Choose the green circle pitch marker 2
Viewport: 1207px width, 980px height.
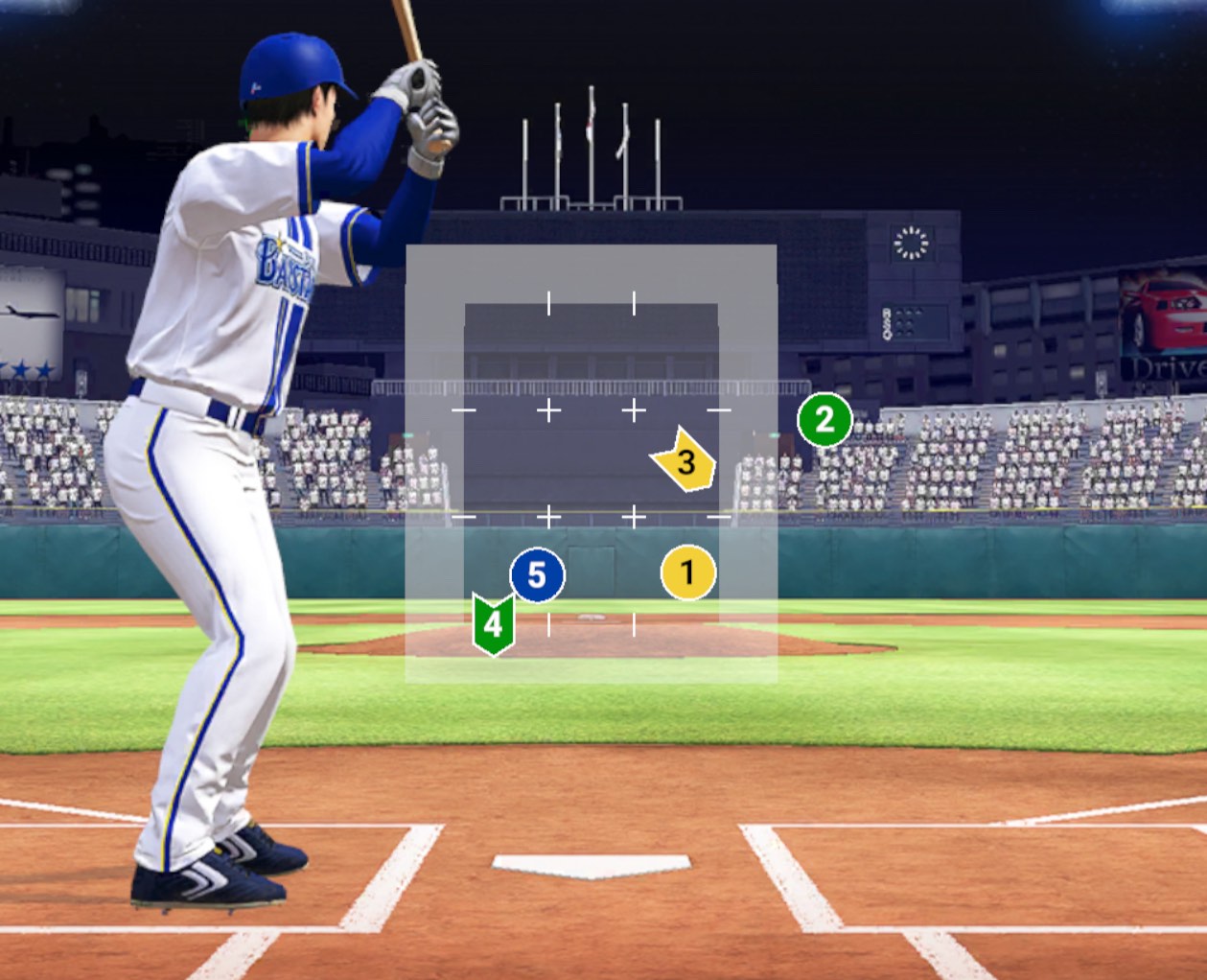824,419
